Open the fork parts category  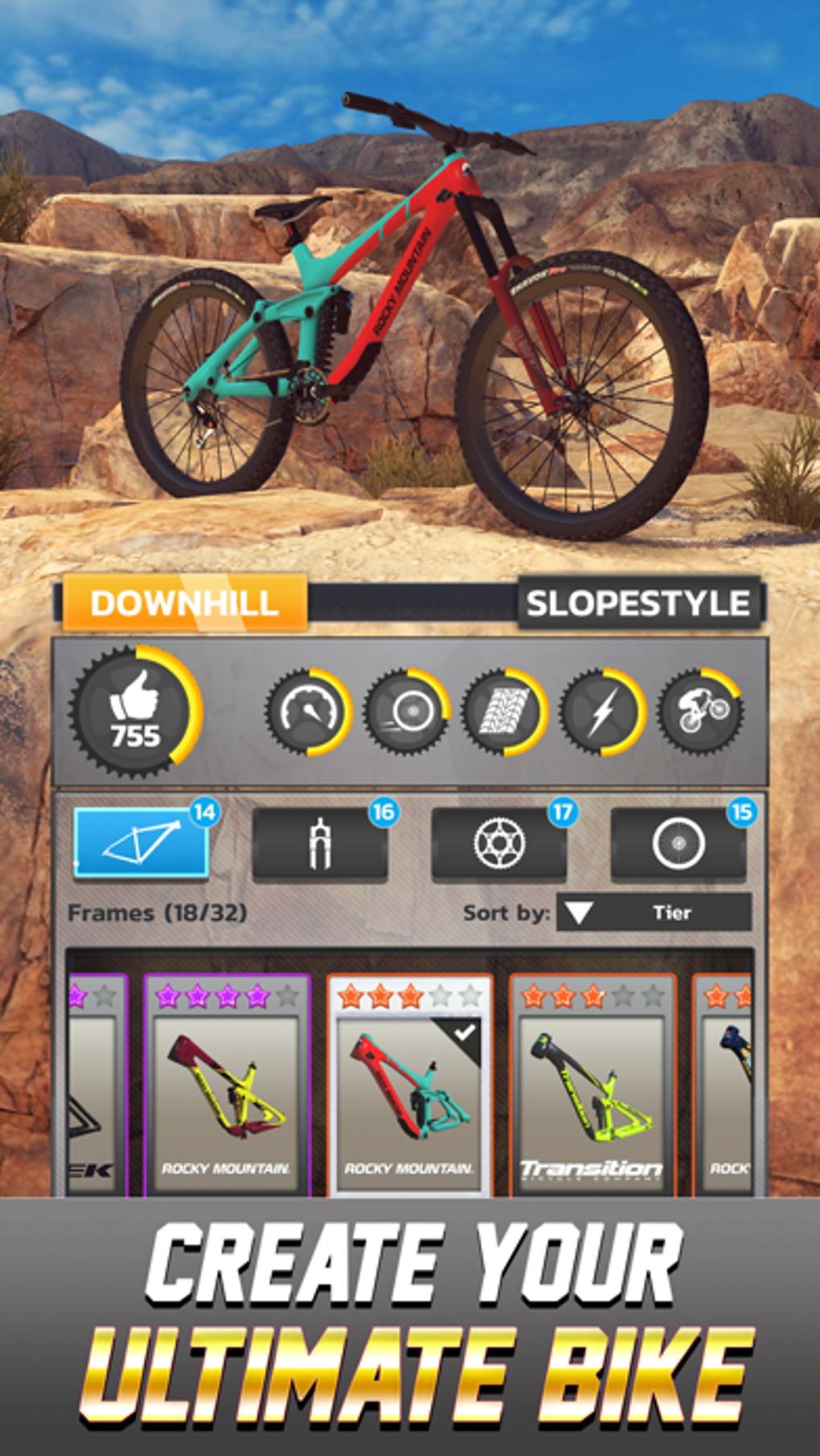(x=320, y=843)
